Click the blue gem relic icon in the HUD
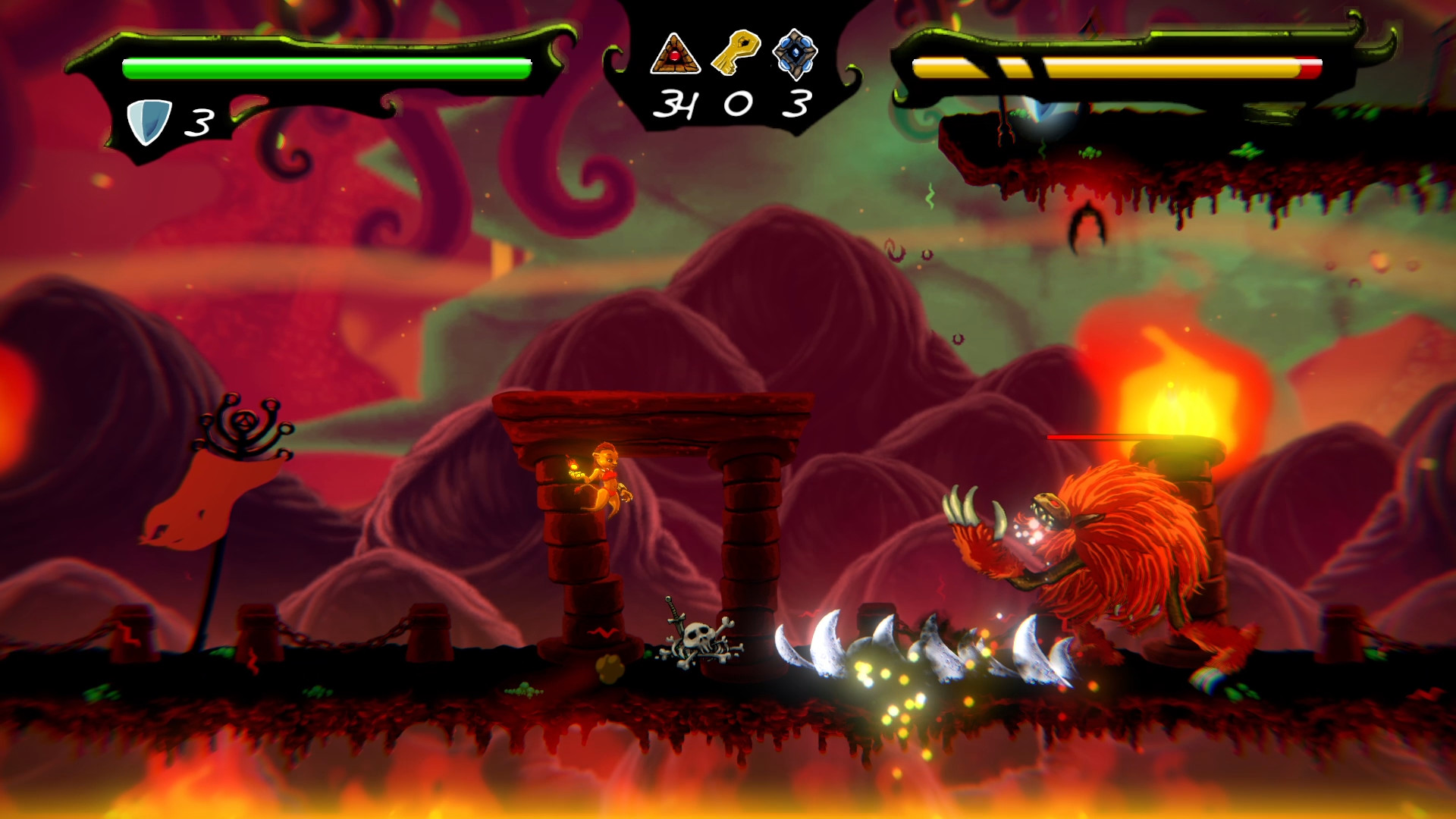 (x=795, y=52)
